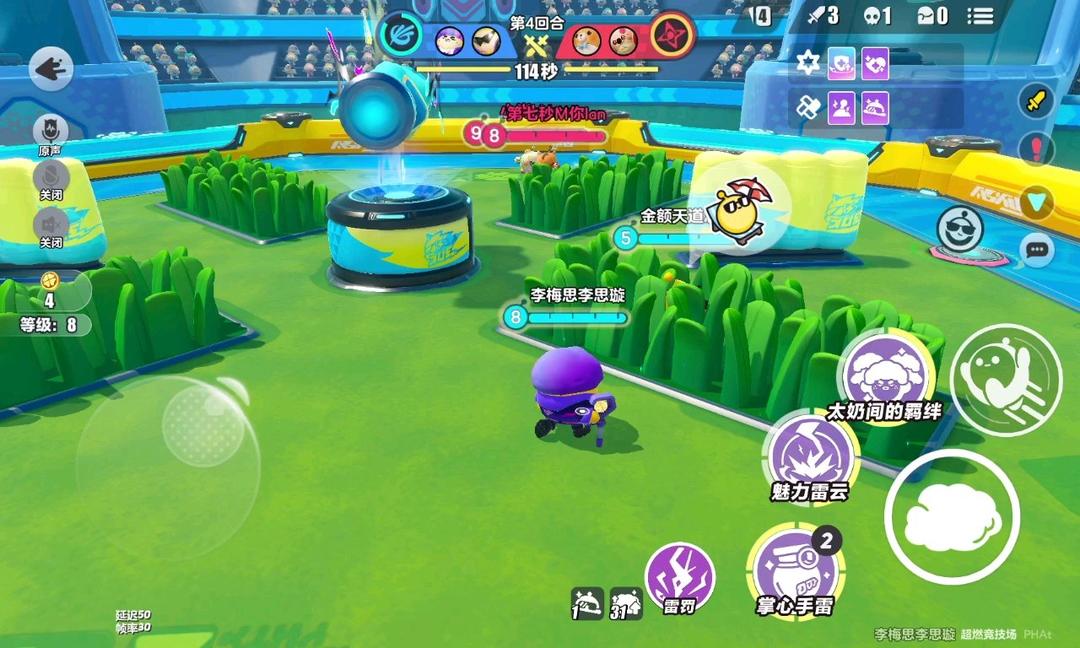Toggle the 原声 voice microphone icon
Screen dimensions: 1080x648
coord(50,130)
